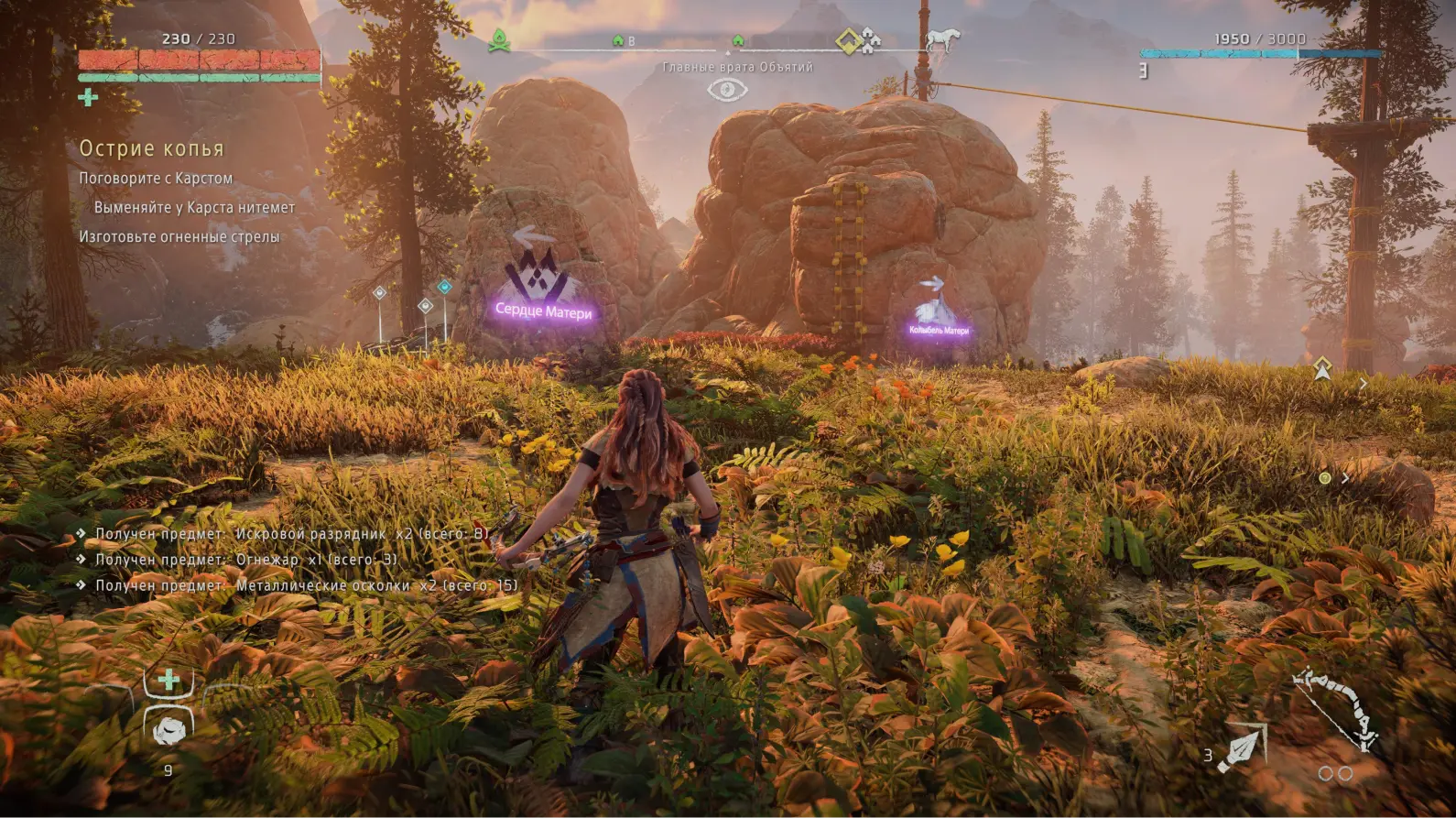Click the "Металлические осколки" loot notification
This screenshot has height=818, width=1456.
(x=307, y=585)
